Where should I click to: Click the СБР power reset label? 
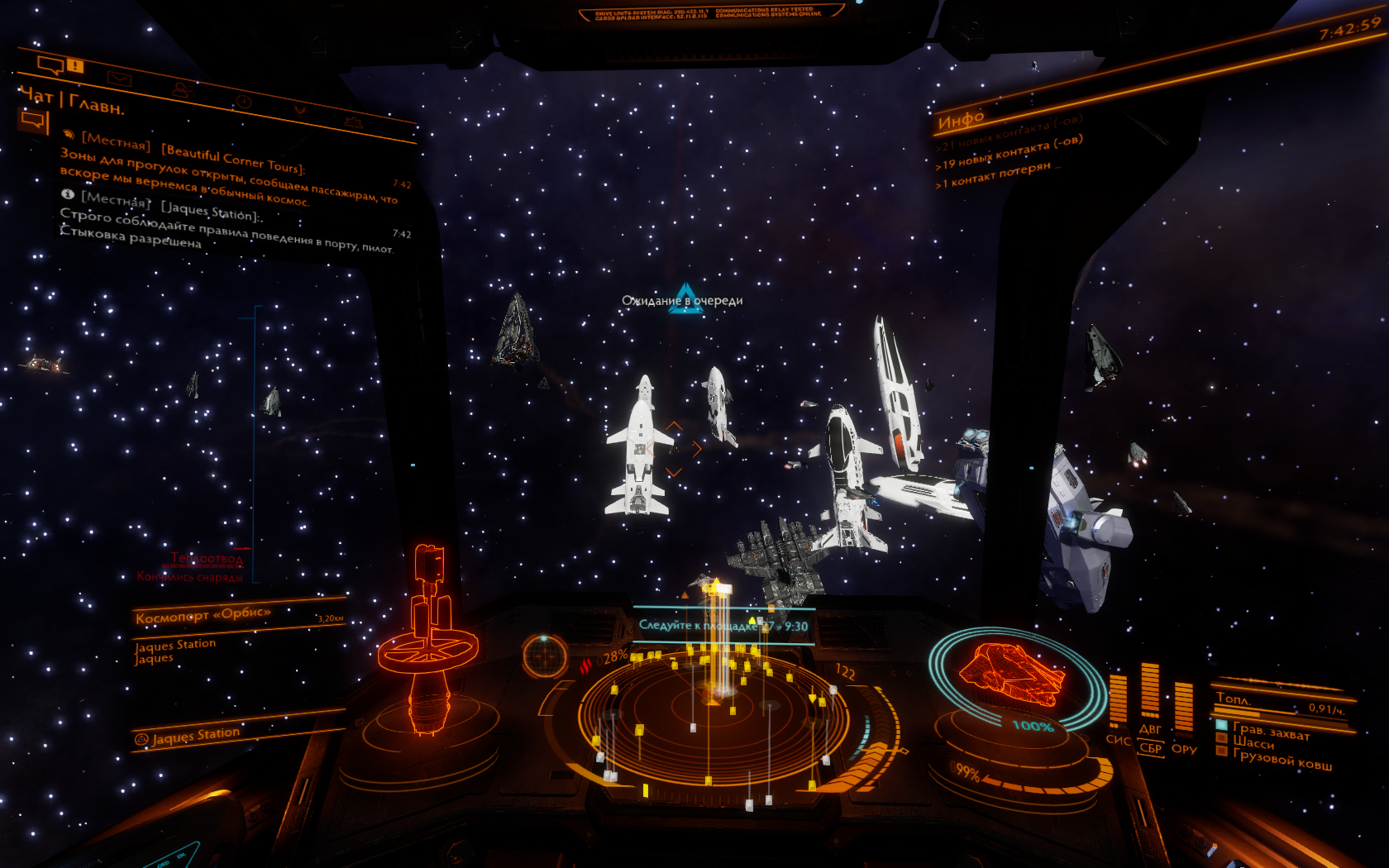[1150, 747]
